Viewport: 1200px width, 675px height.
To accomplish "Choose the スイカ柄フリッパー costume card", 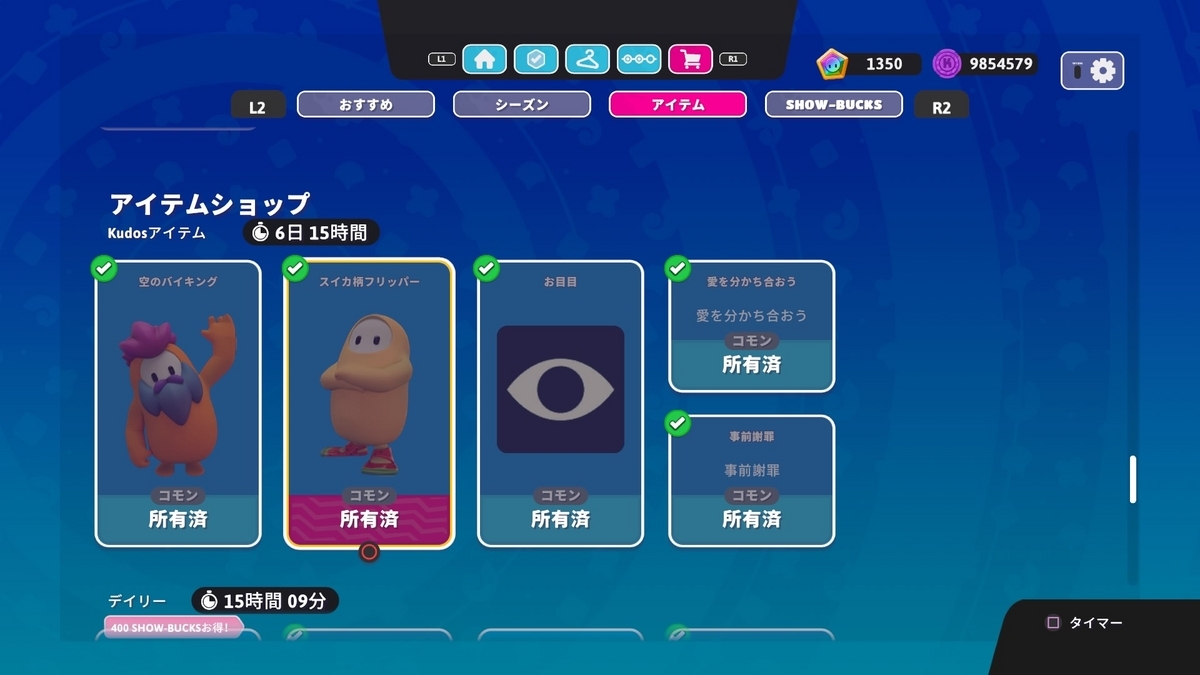I will pos(369,403).
